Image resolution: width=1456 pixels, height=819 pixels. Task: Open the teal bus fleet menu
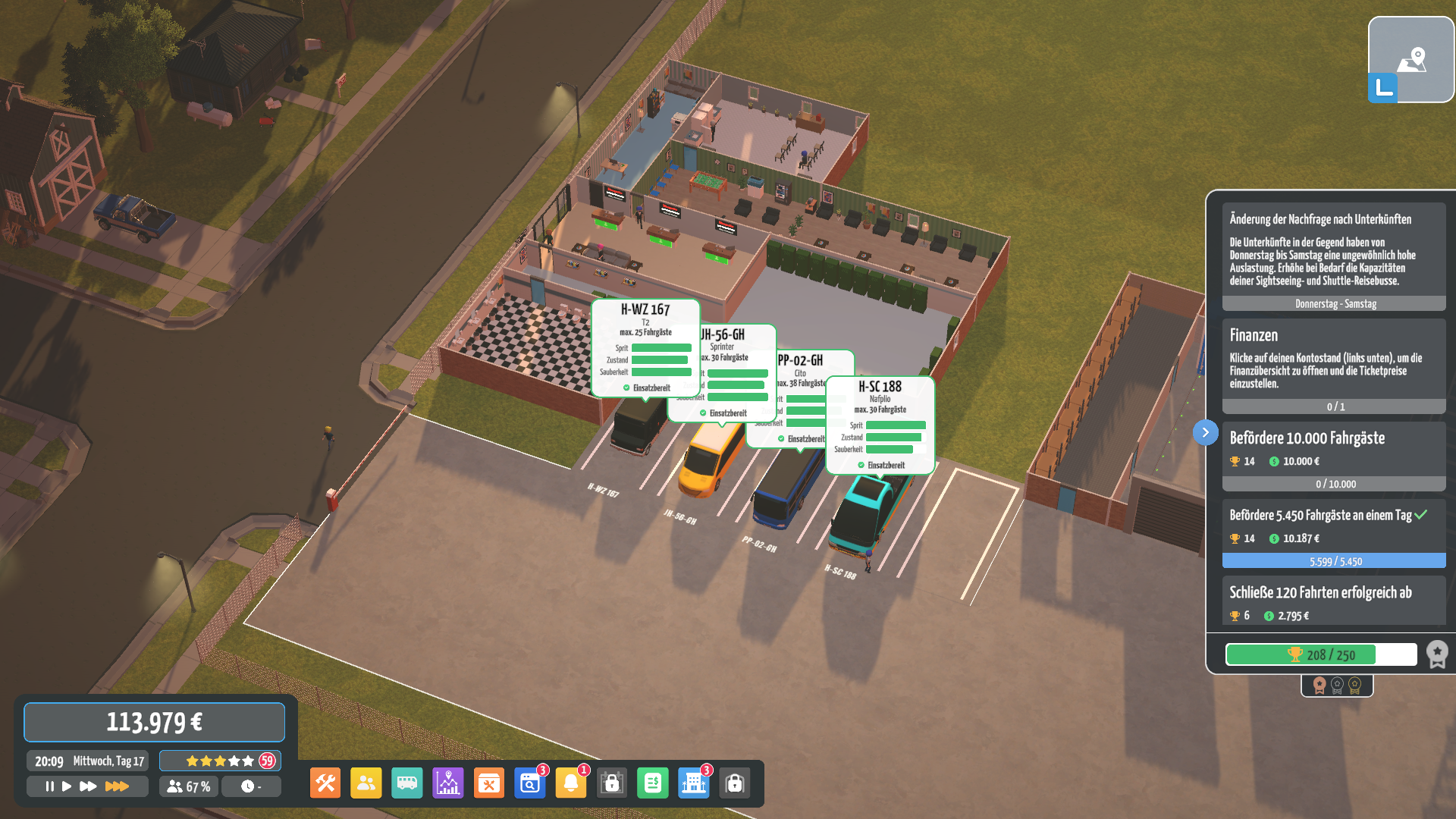(407, 783)
